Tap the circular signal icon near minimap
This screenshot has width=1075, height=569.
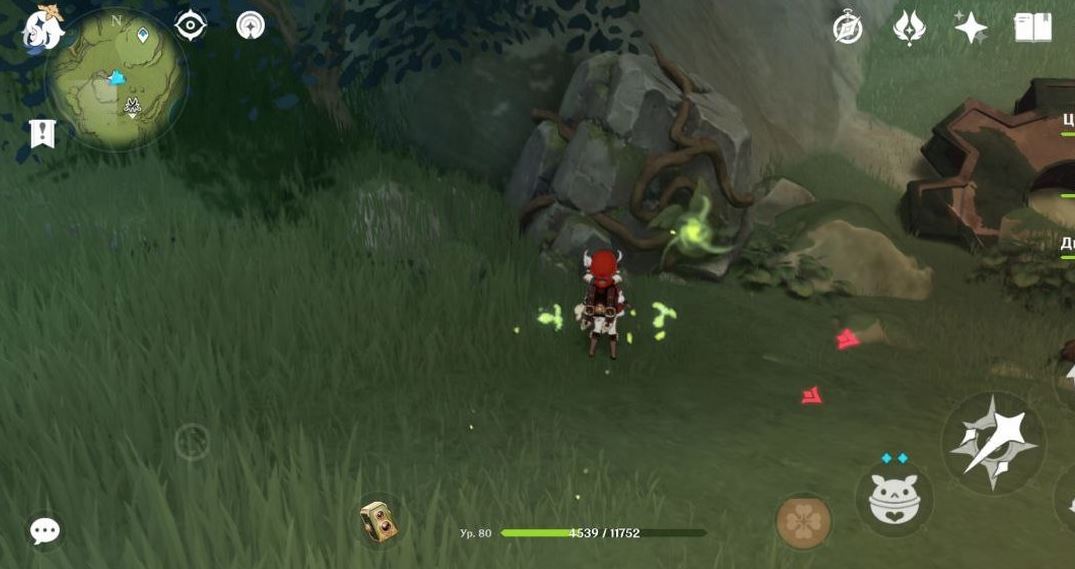tap(250, 25)
